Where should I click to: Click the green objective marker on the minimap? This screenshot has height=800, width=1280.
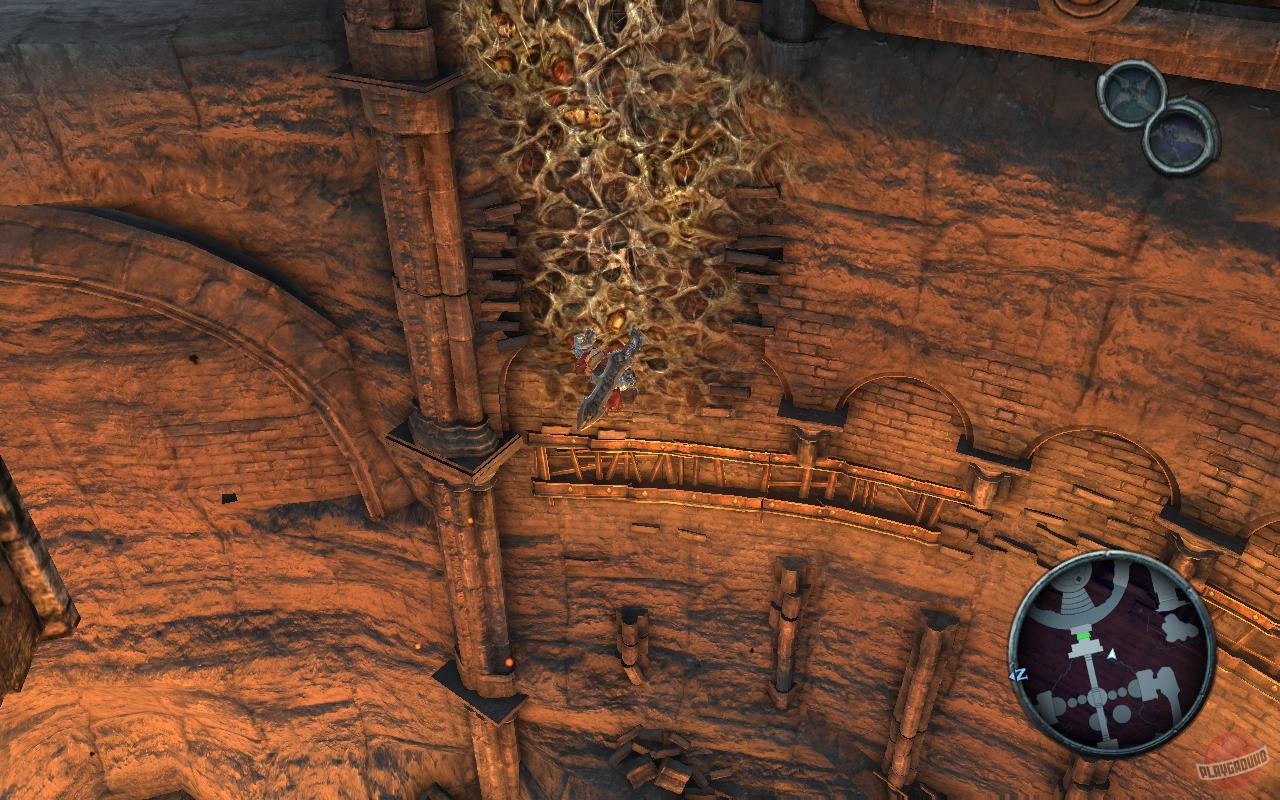pos(1082,634)
